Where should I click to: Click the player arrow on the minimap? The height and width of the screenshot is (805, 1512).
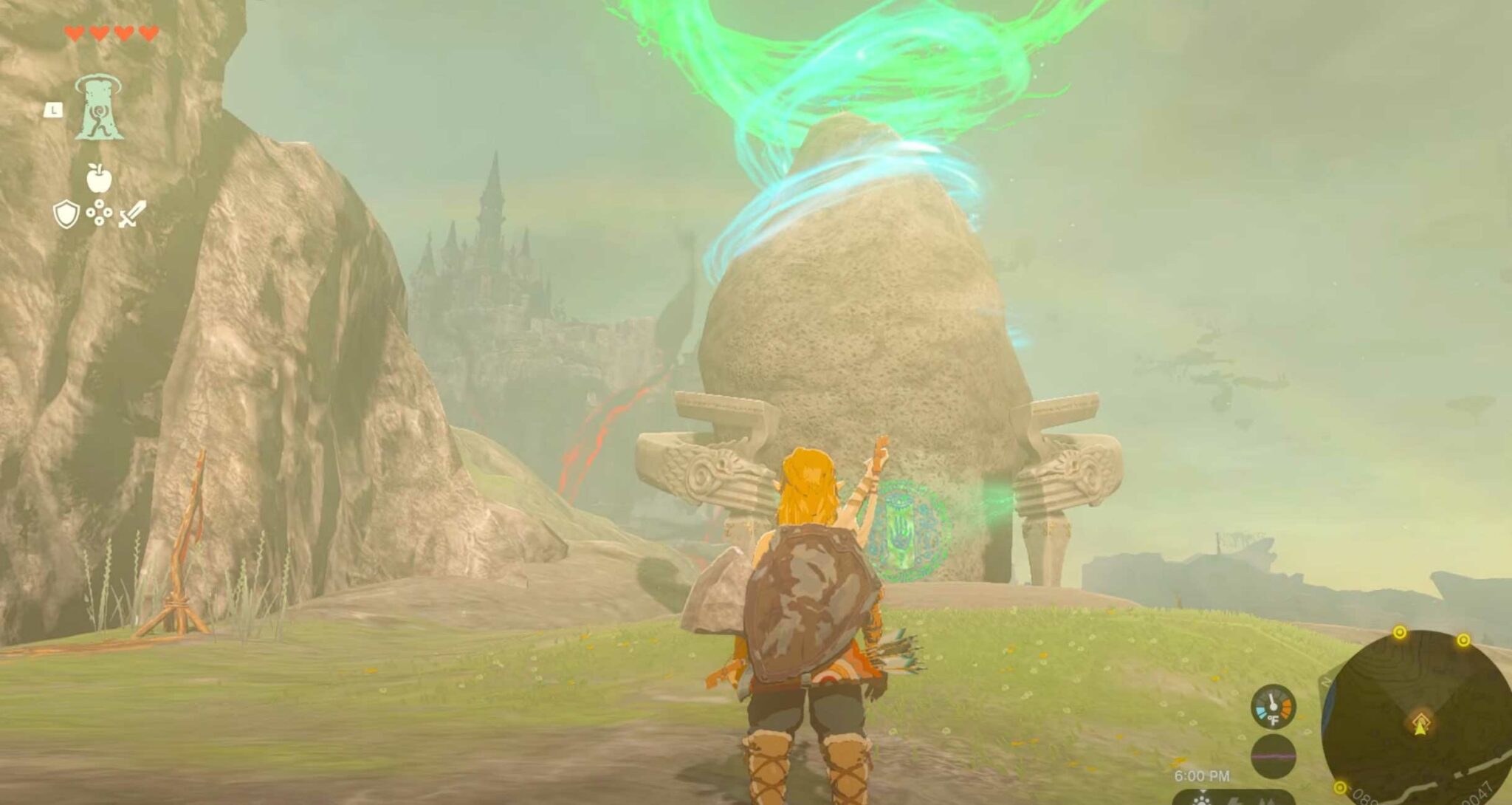(1420, 727)
